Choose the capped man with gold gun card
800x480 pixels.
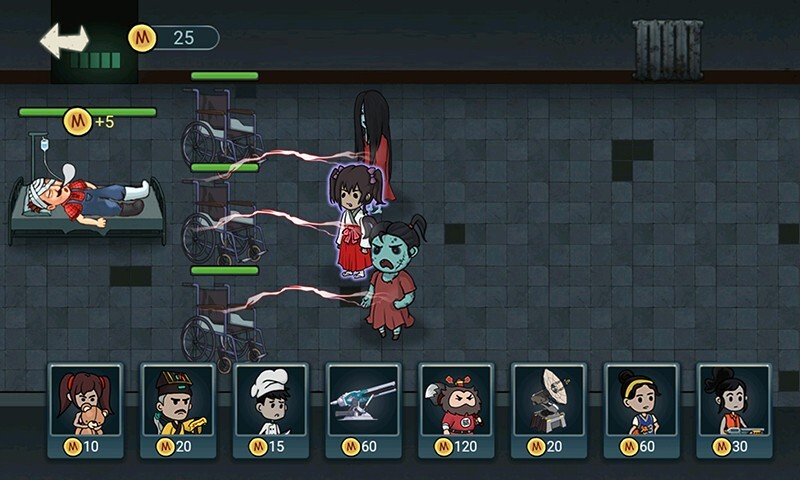pyautogui.click(x=178, y=408)
